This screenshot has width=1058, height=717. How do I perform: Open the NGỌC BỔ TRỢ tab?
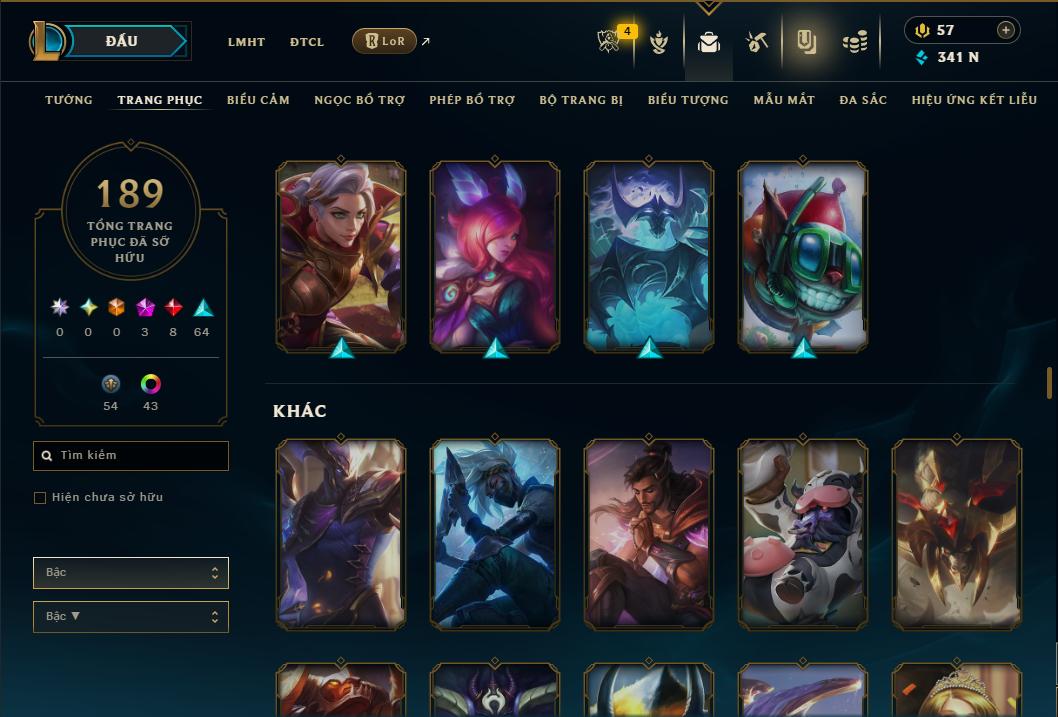click(x=359, y=100)
